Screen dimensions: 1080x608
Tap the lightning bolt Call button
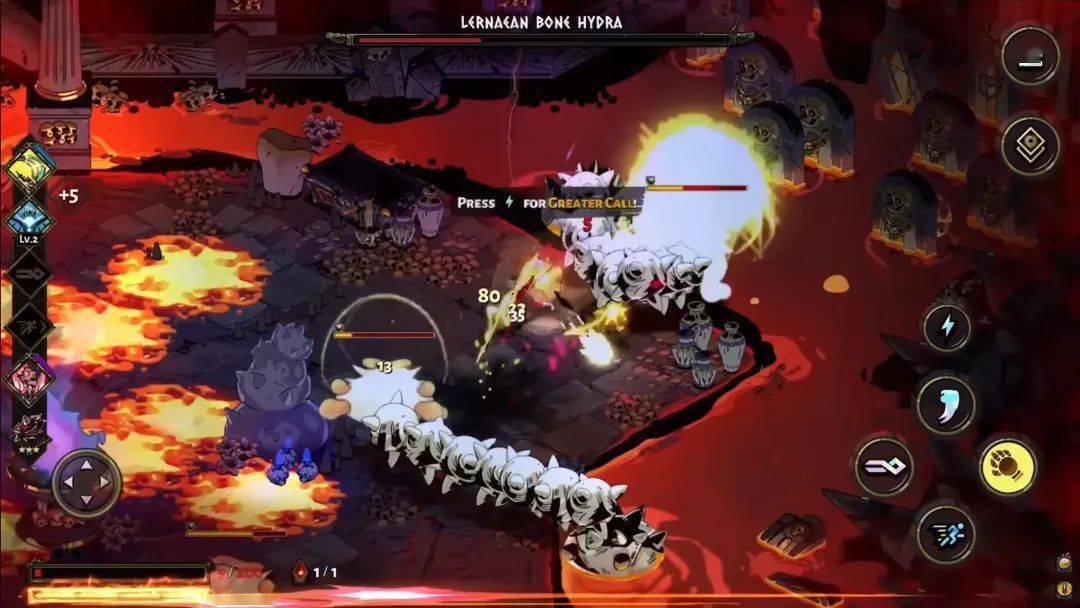946,329
